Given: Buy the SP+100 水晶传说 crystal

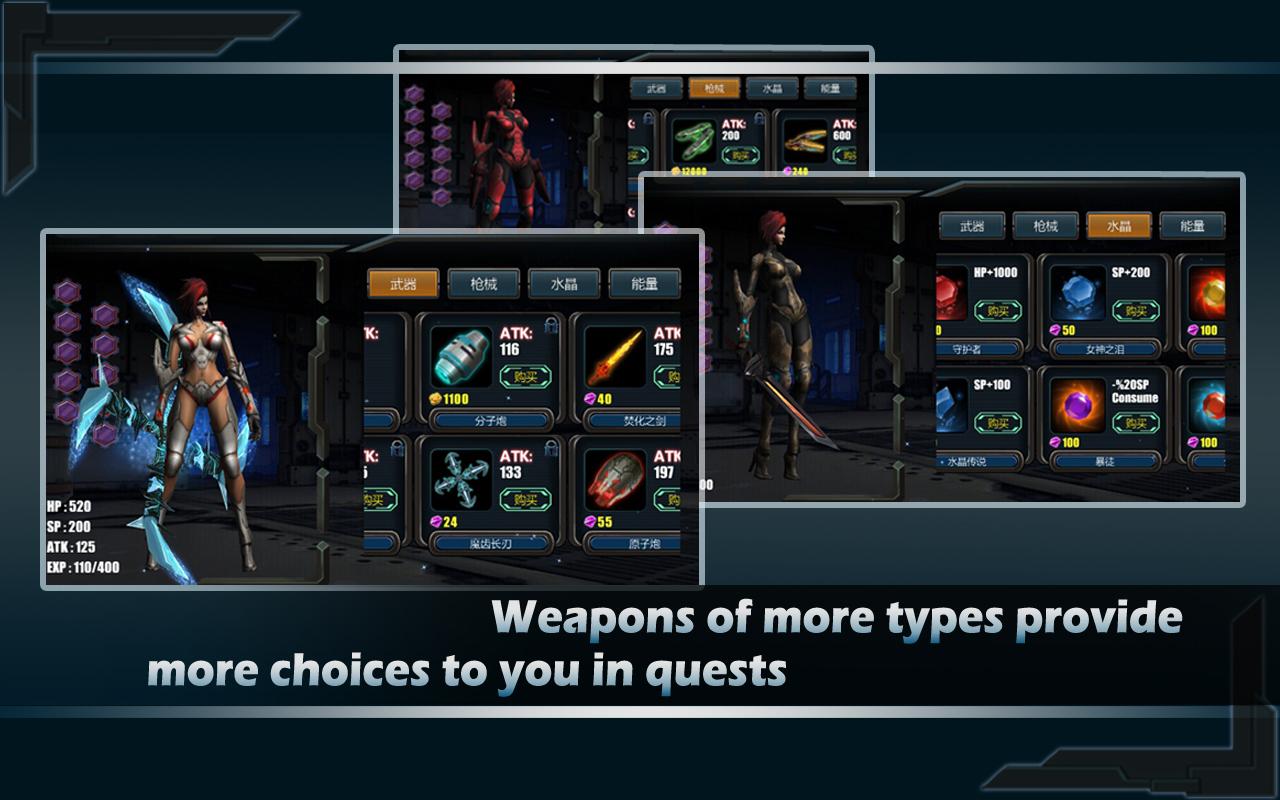Looking at the screenshot, I should pos(998,423).
